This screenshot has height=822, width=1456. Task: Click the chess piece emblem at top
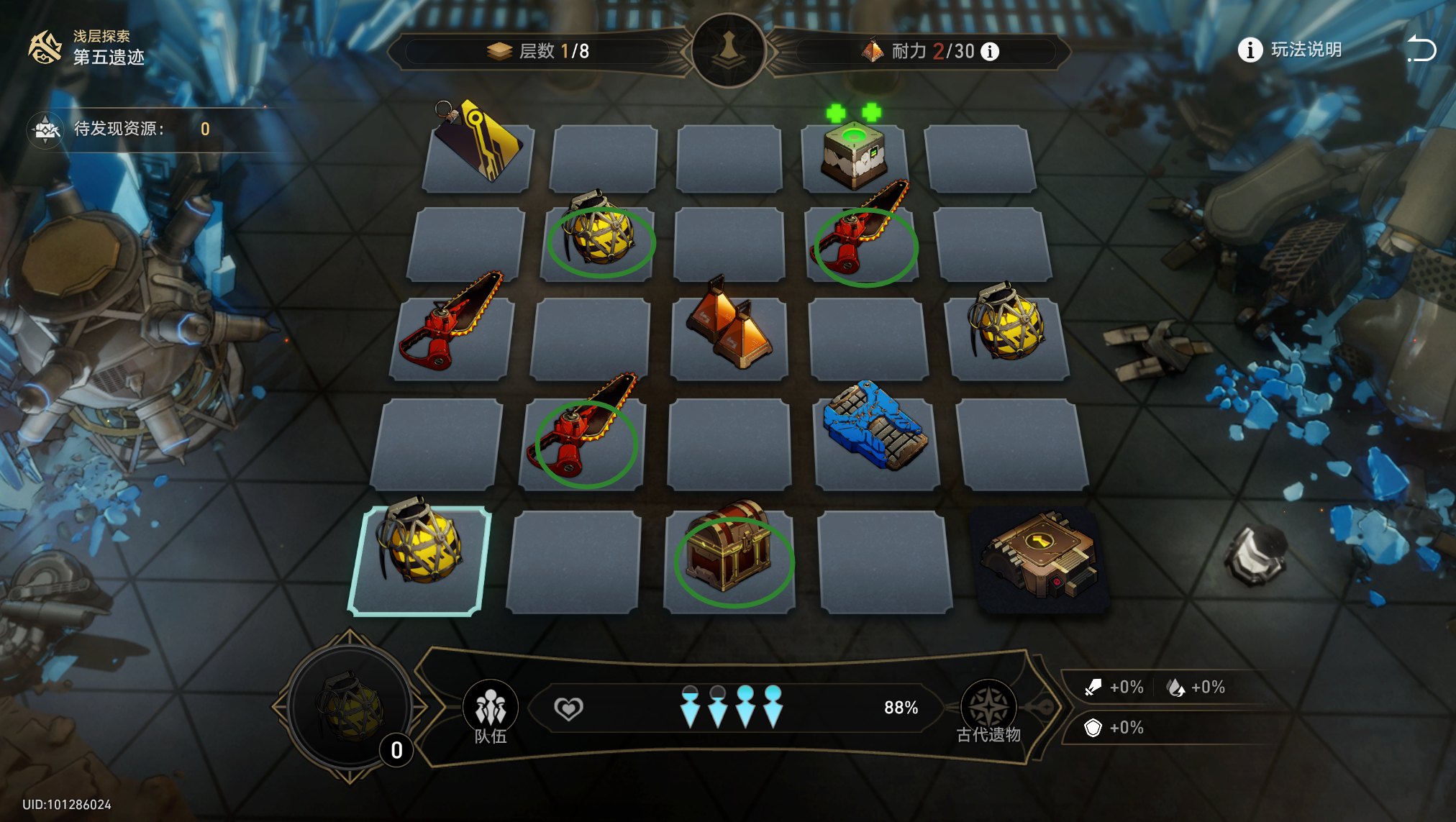tap(728, 50)
